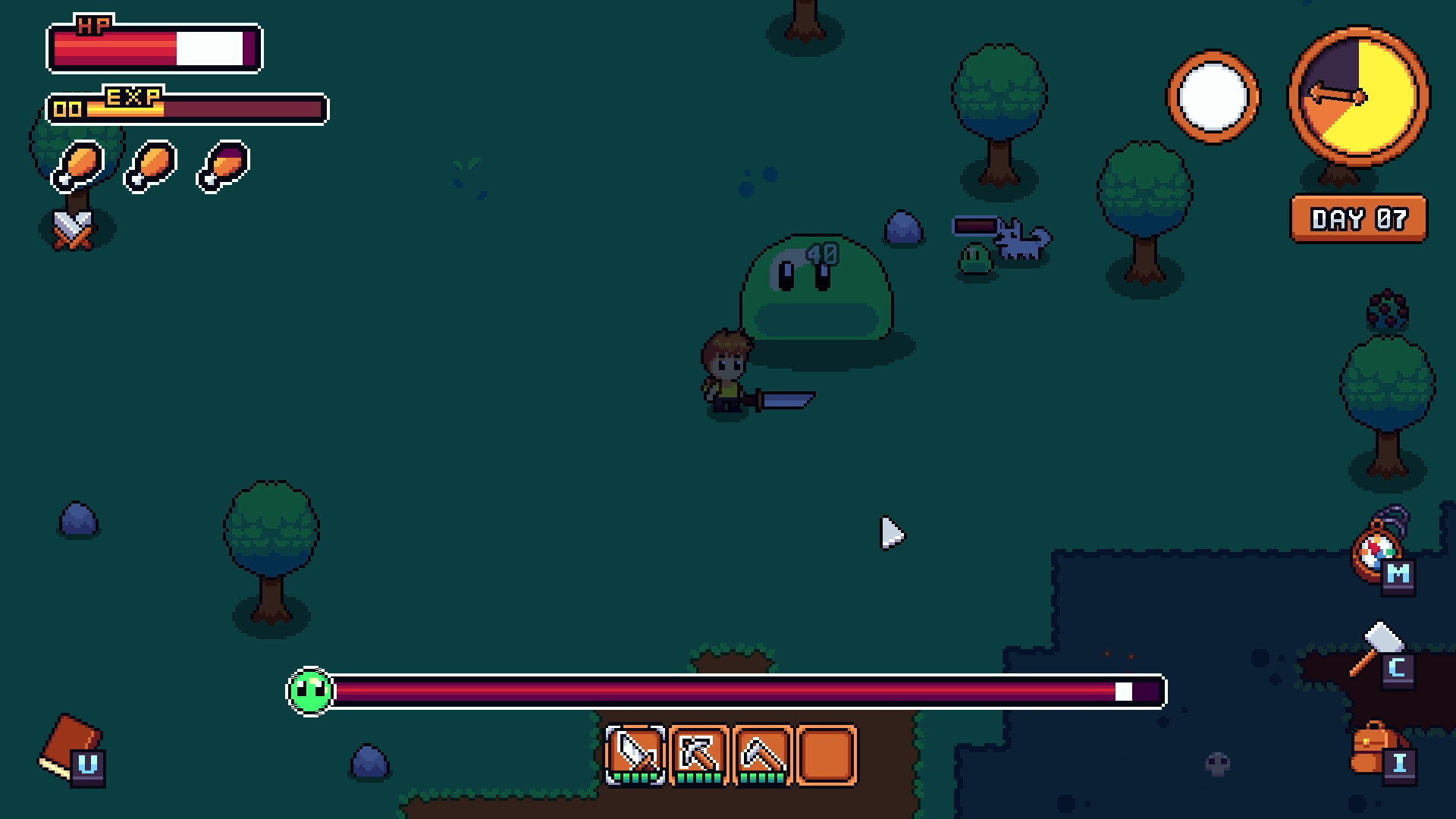Click the second chicken drumstick item icon
Image resolution: width=1456 pixels, height=819 pixels.
tap(149, 167)
